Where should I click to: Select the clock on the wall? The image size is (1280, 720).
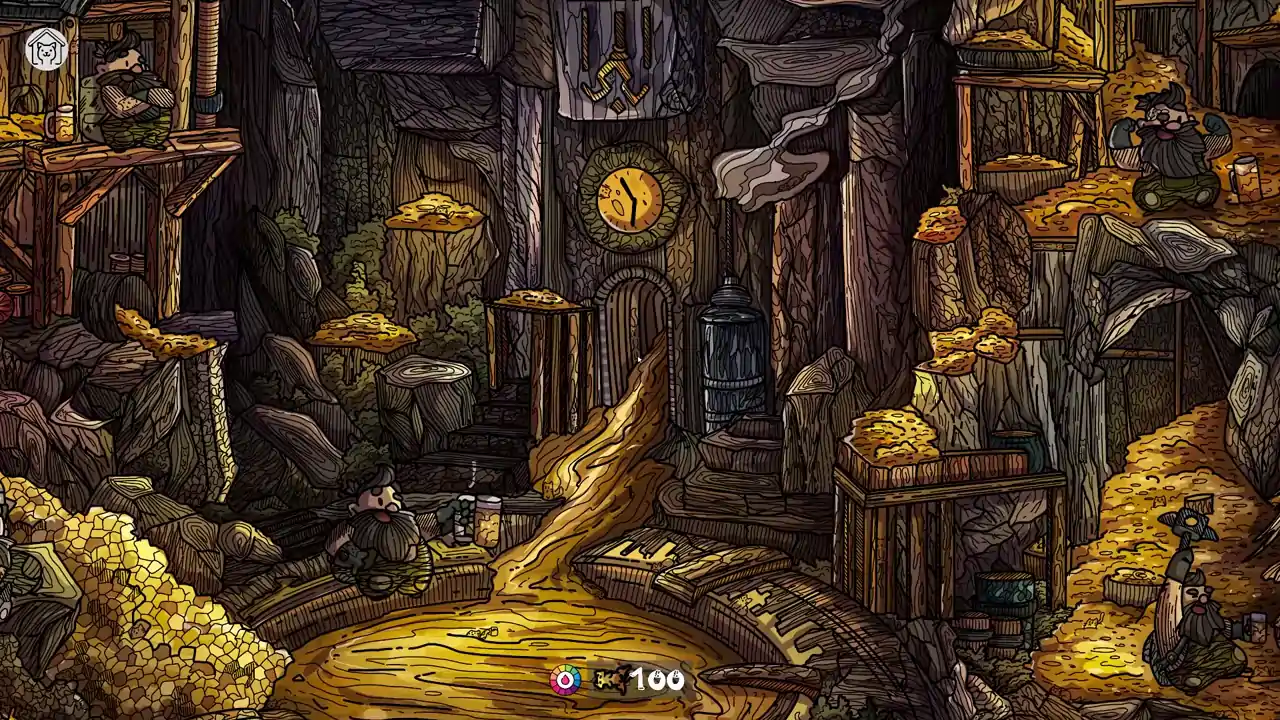[x=628, y=196]
